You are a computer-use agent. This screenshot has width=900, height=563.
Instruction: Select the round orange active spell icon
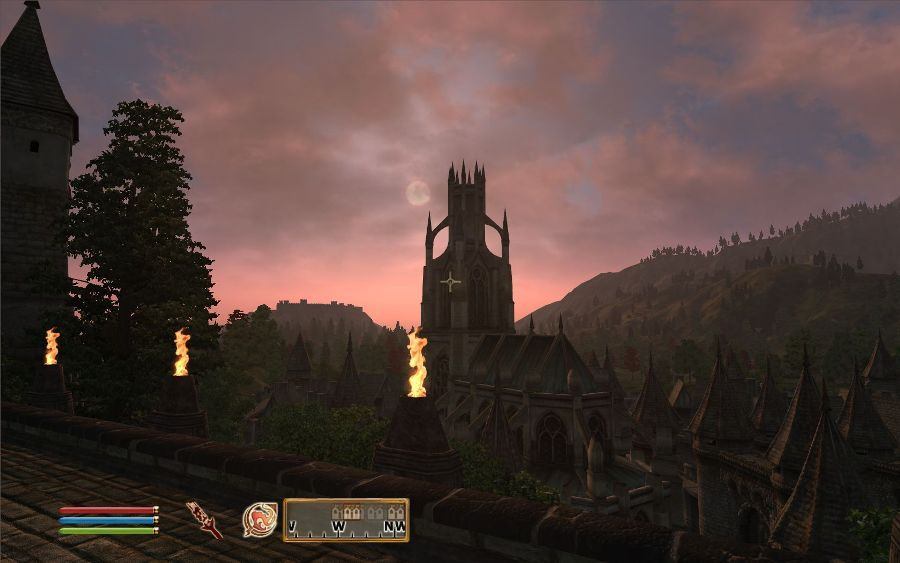pyautogui.click(x=260, y=519)
